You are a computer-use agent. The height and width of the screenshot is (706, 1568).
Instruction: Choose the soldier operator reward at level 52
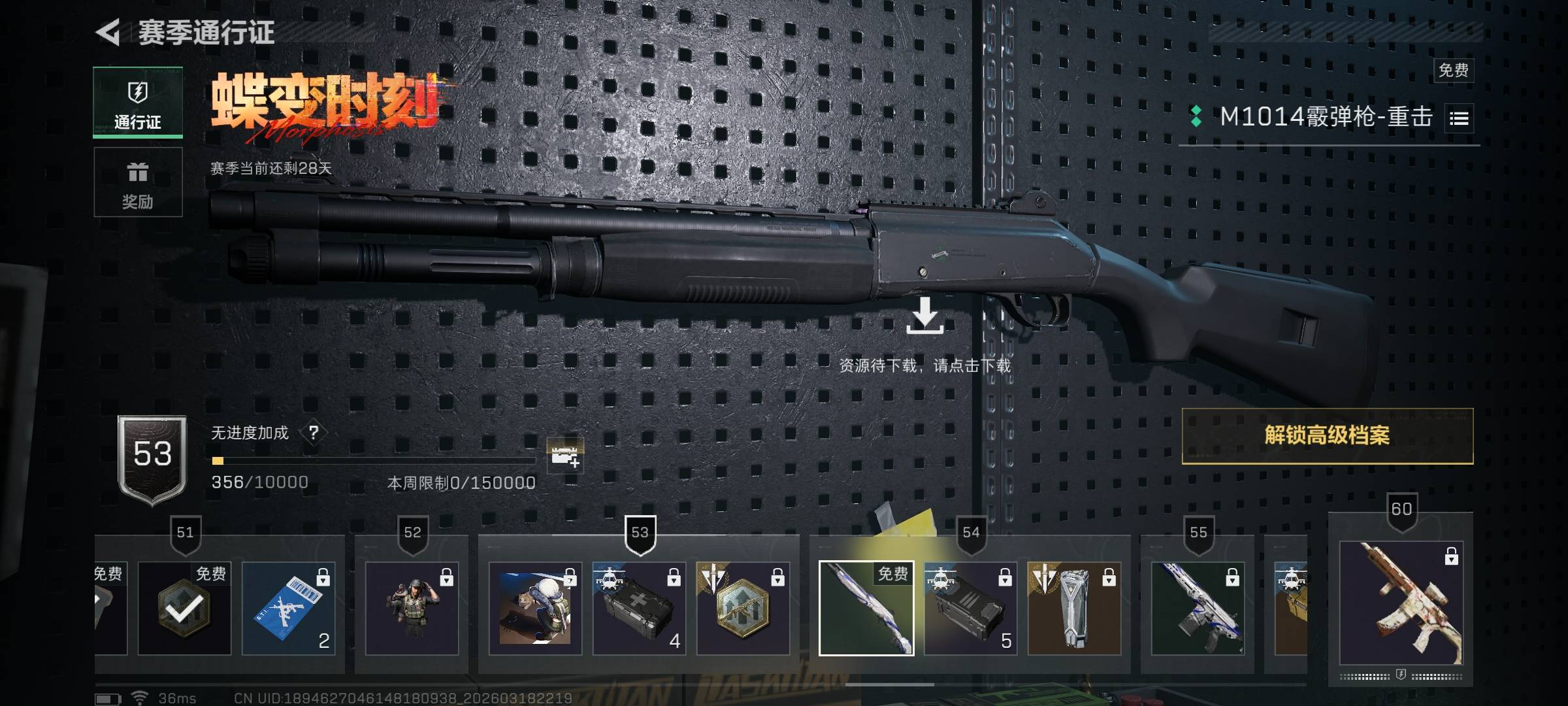412,609
